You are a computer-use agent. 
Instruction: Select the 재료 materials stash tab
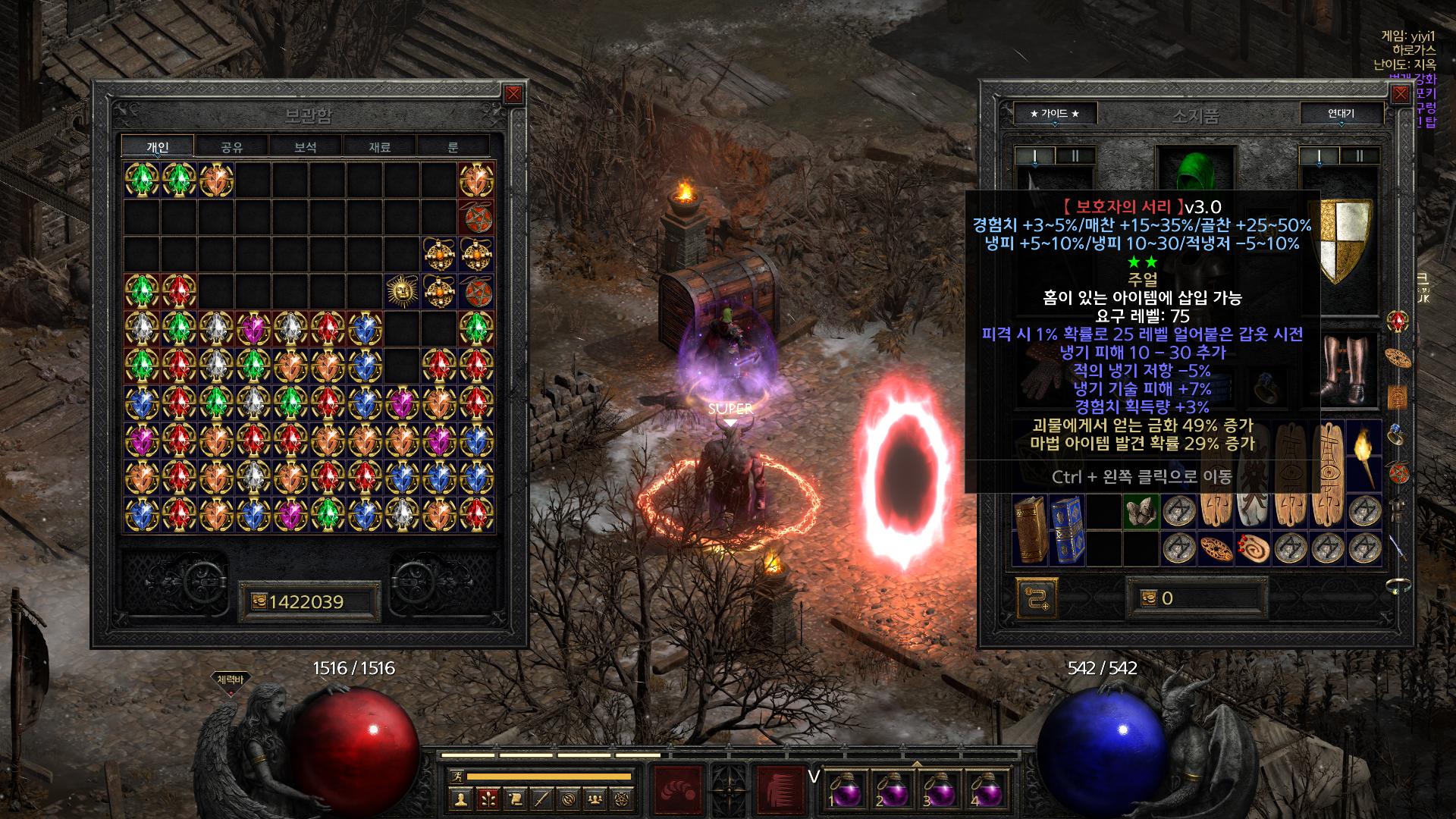coord(379,147)
